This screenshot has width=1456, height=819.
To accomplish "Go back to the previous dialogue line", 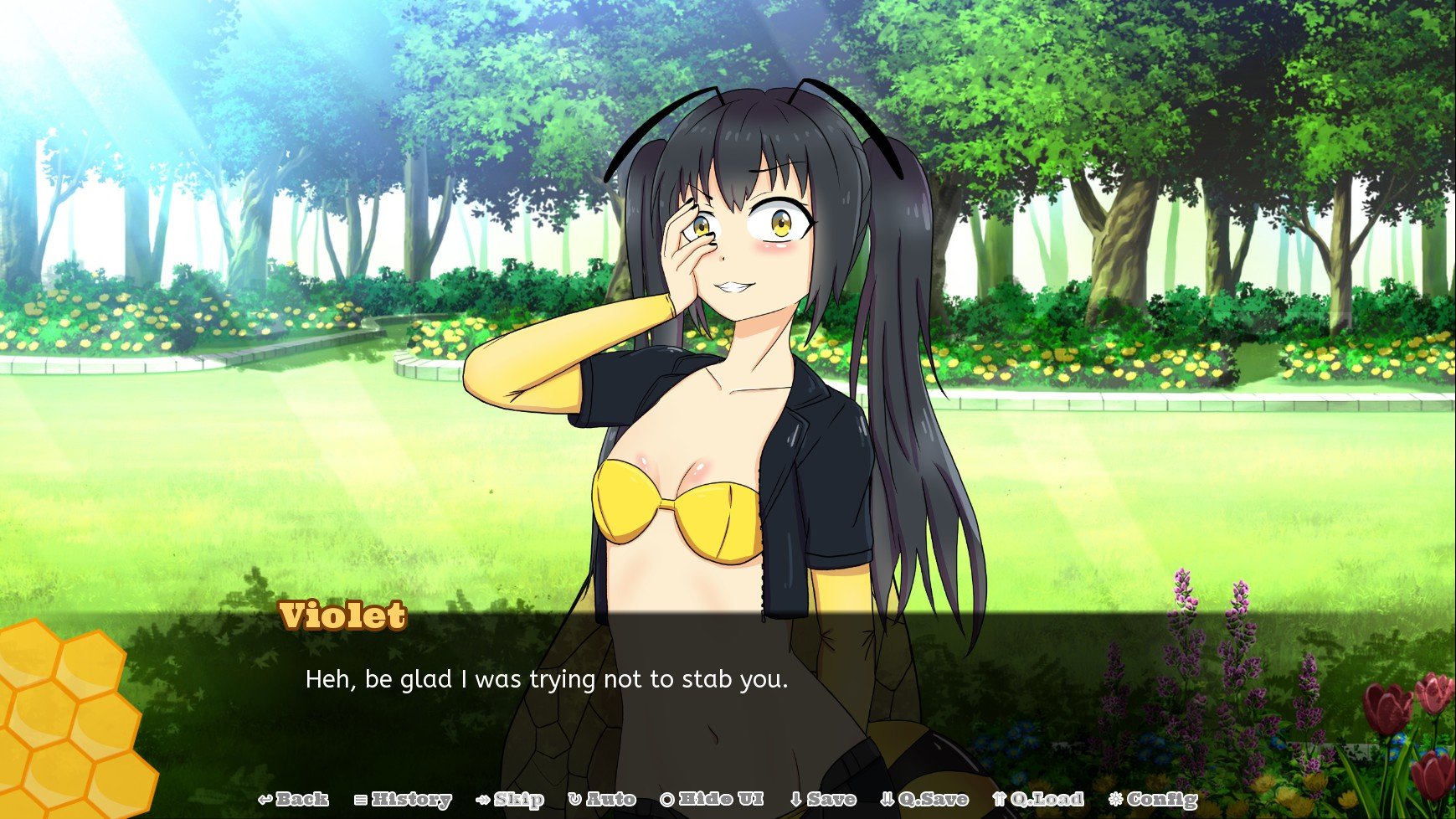I will click(x=293, y=799).
